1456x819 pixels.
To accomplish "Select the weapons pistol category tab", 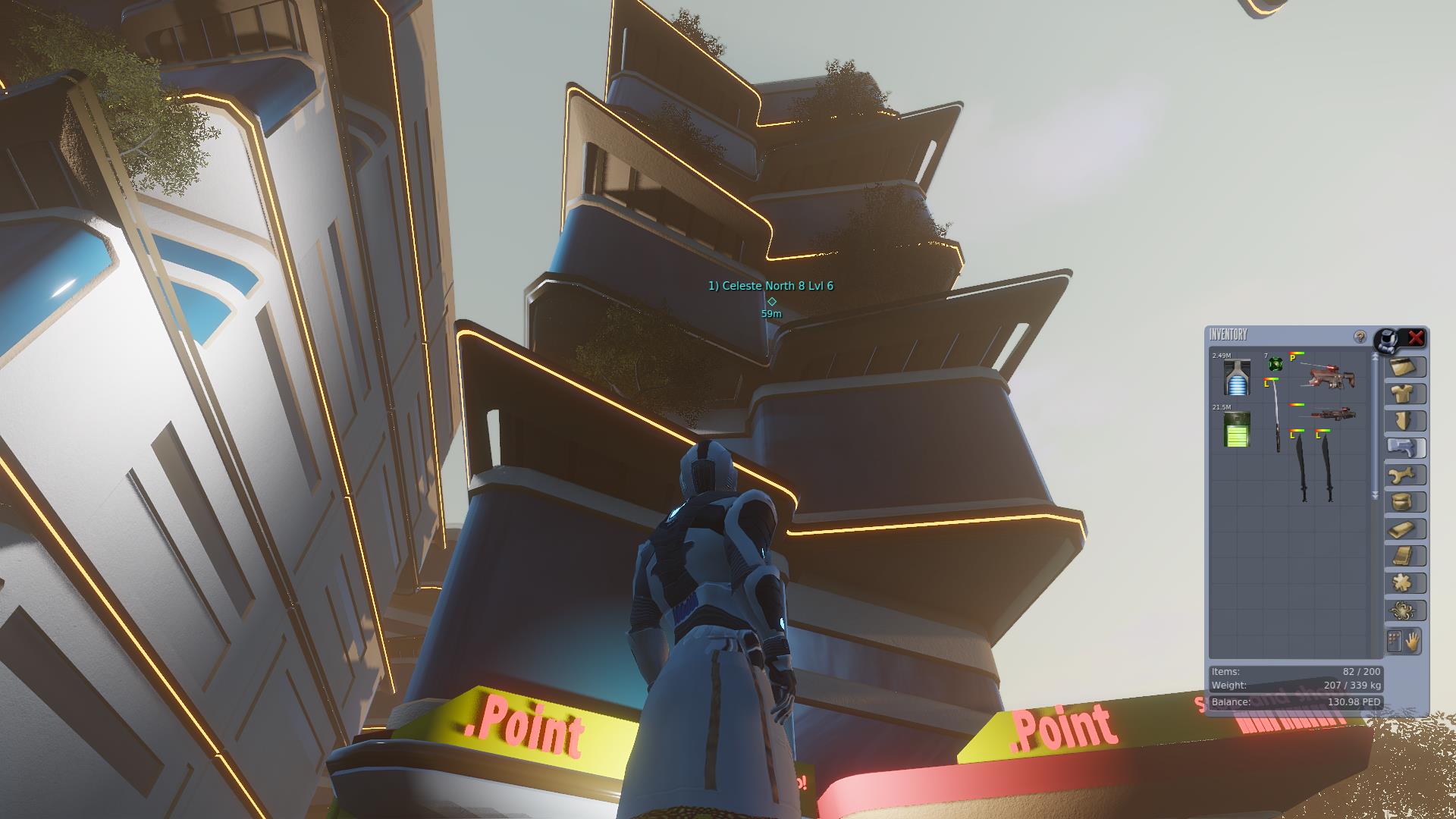I will tap(1405, 448).
